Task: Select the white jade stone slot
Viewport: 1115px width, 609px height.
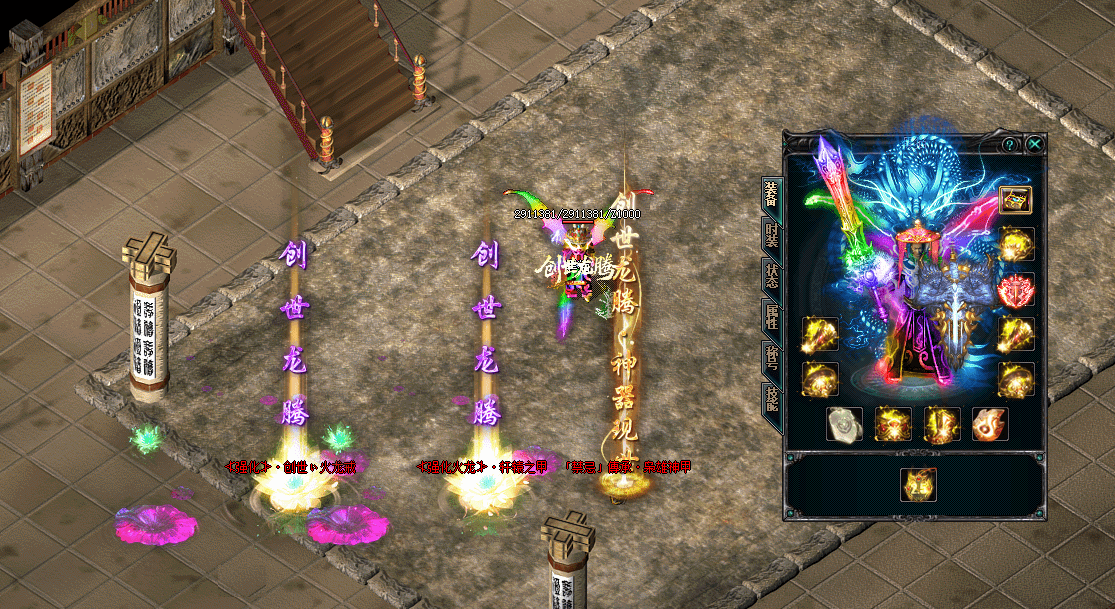Action: 844,424
